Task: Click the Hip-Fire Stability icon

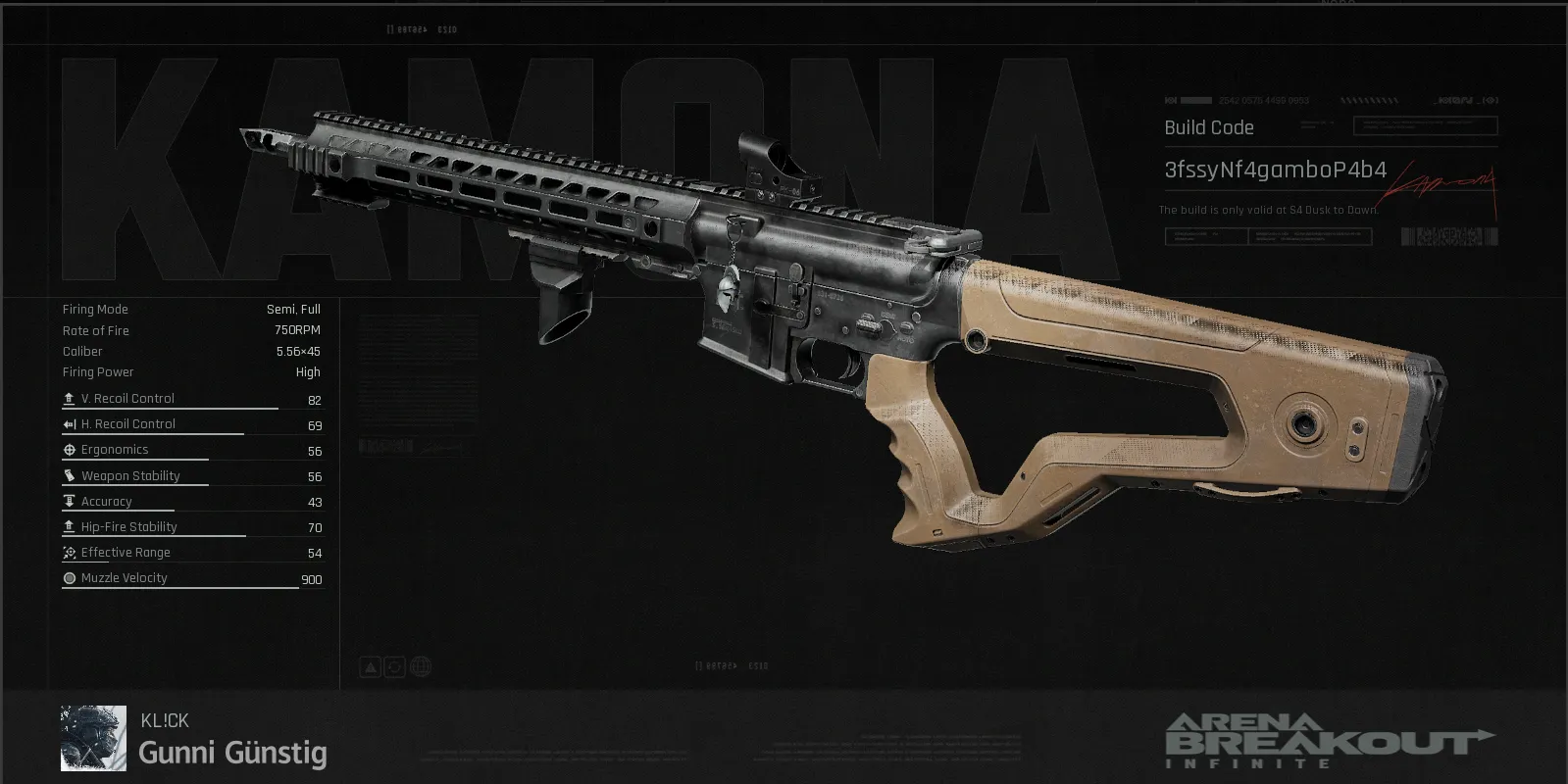Action: point(69,526)
